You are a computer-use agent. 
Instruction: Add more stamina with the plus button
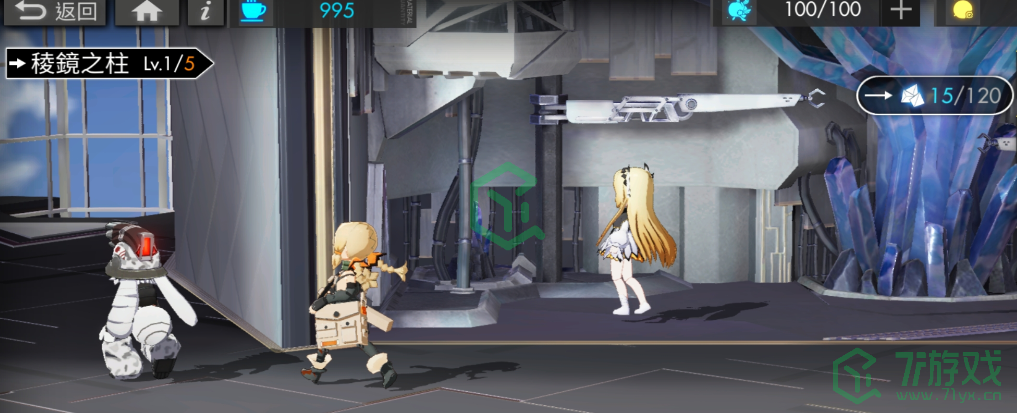click(901, 12)
